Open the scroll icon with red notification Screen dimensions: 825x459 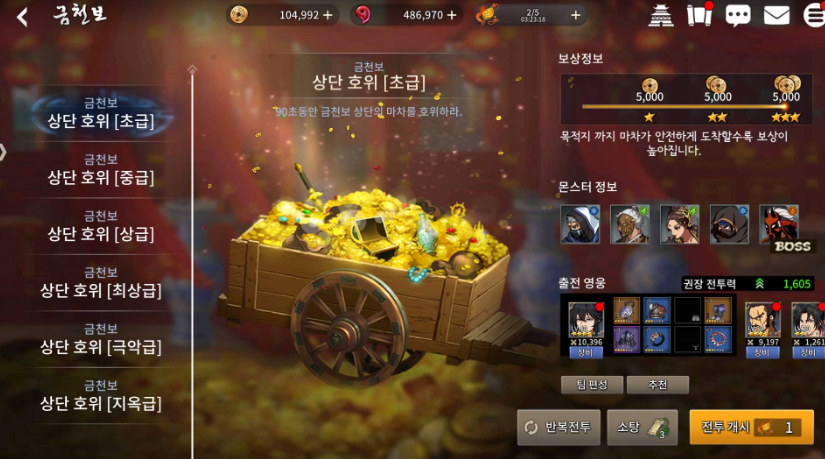(x=699, y=15)
